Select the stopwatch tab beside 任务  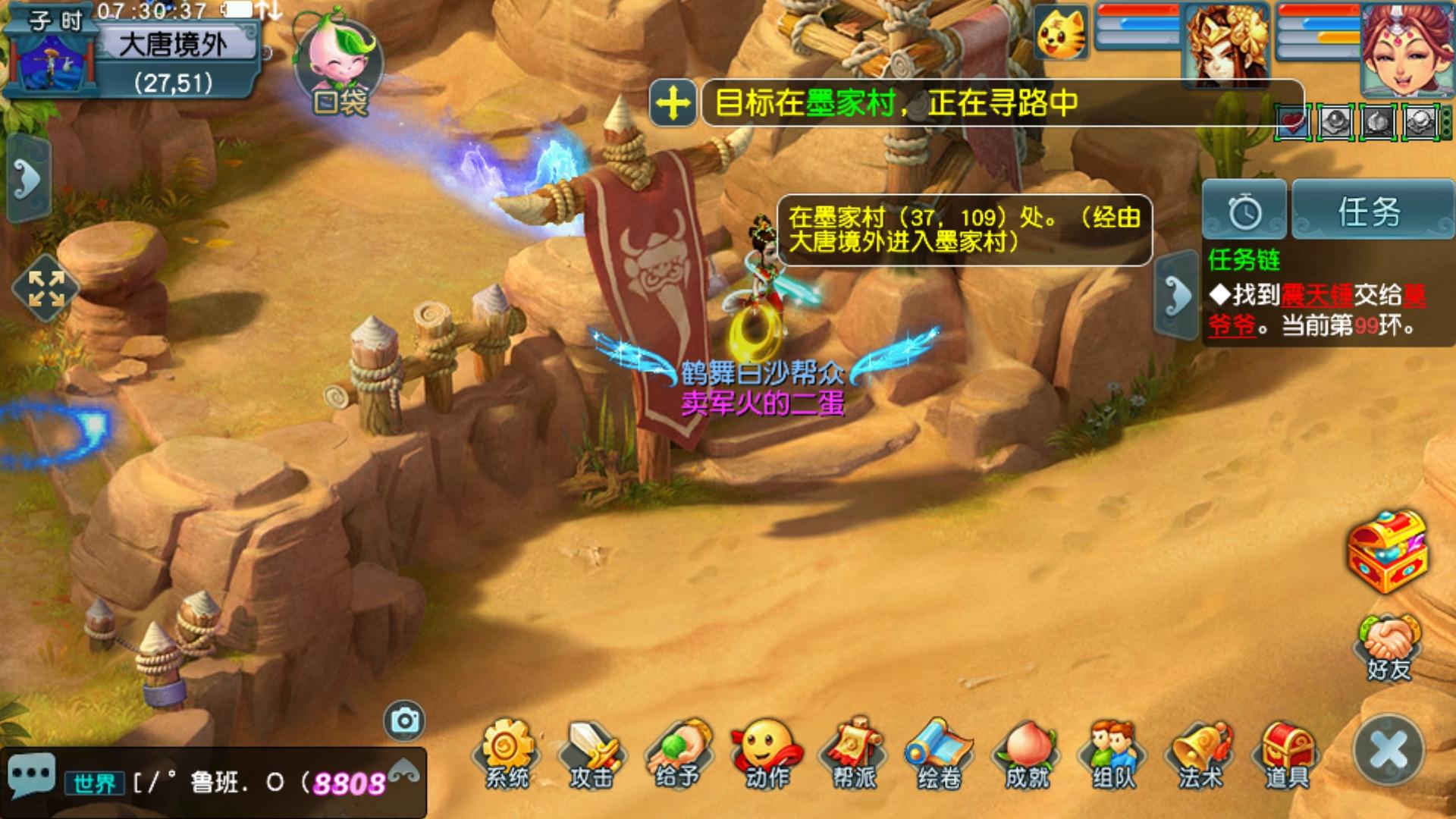point(1244,211)
